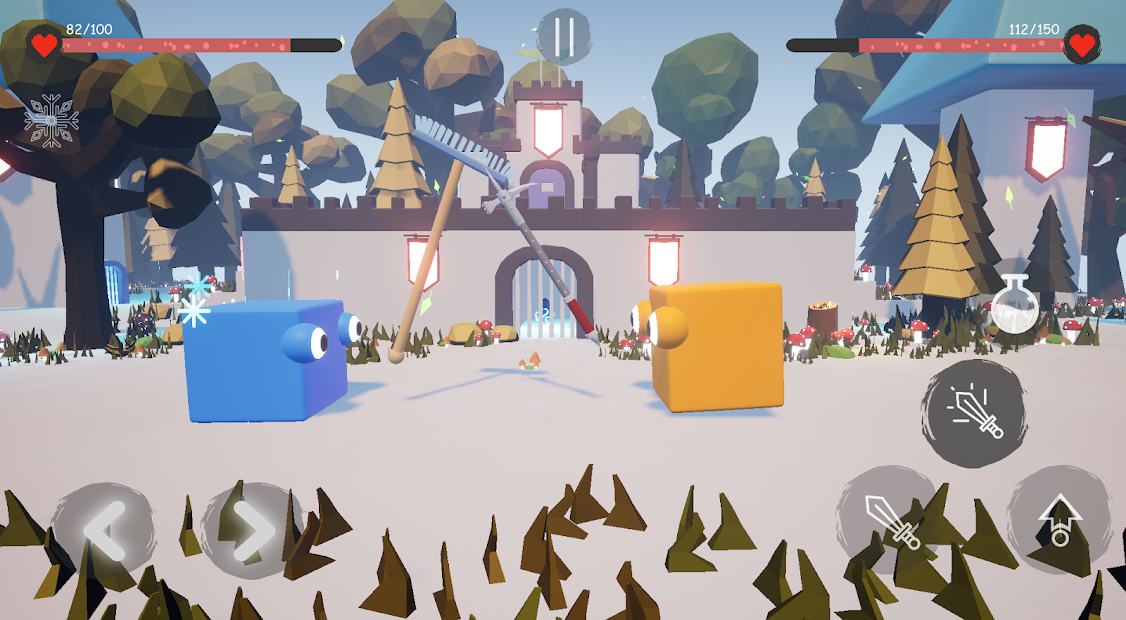
Task: Use the sword attack button
Action: click(x=889, y=519)
